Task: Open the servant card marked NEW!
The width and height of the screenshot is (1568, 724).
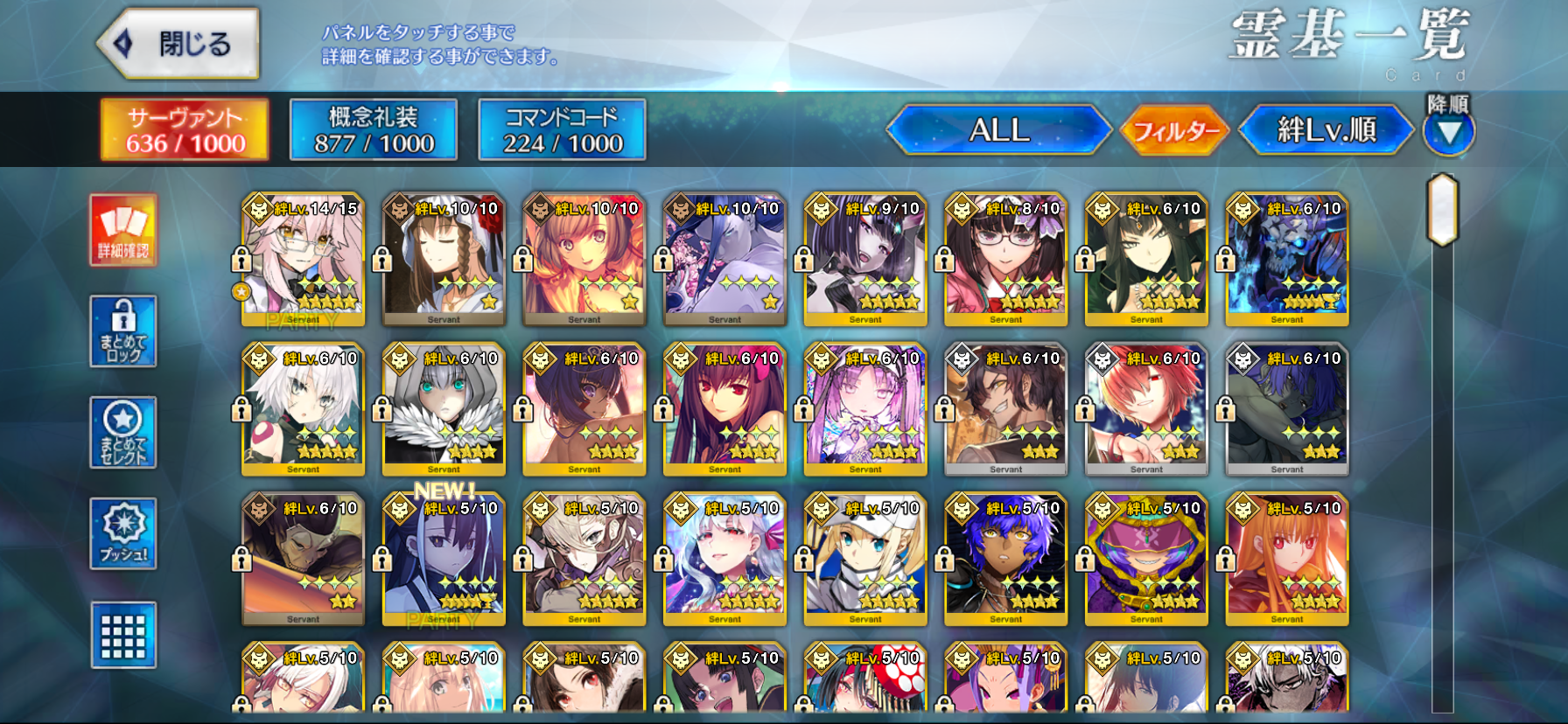Action: (444, 560)
